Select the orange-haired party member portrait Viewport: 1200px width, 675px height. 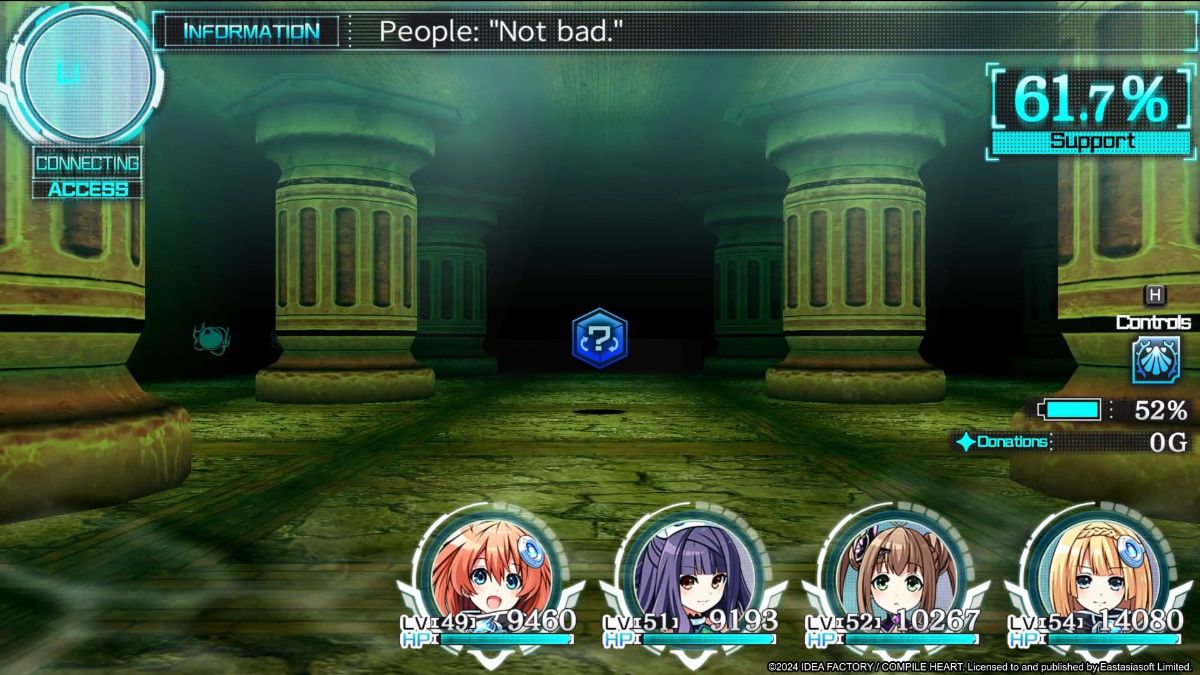pos(482,568)
